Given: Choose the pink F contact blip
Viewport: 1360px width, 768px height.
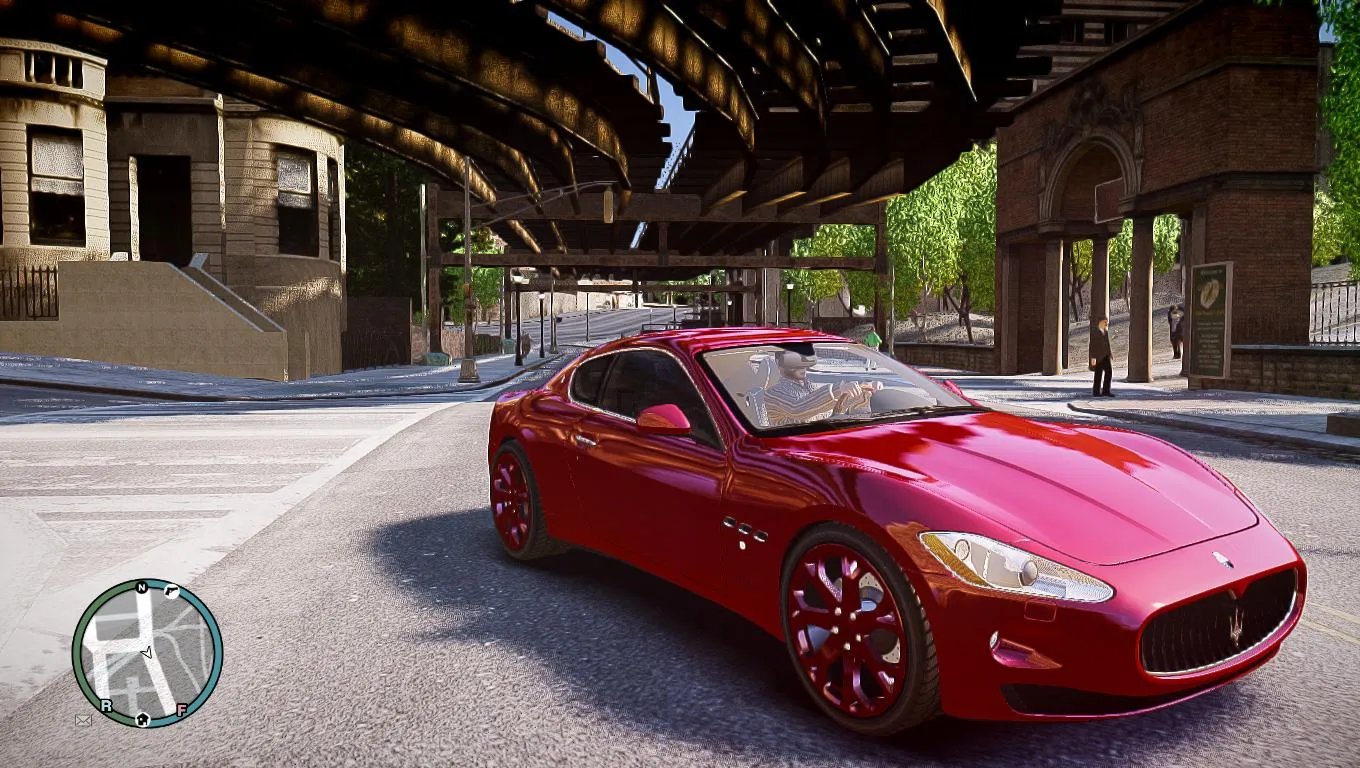Looking at the screenshot, I should (182, 710).
